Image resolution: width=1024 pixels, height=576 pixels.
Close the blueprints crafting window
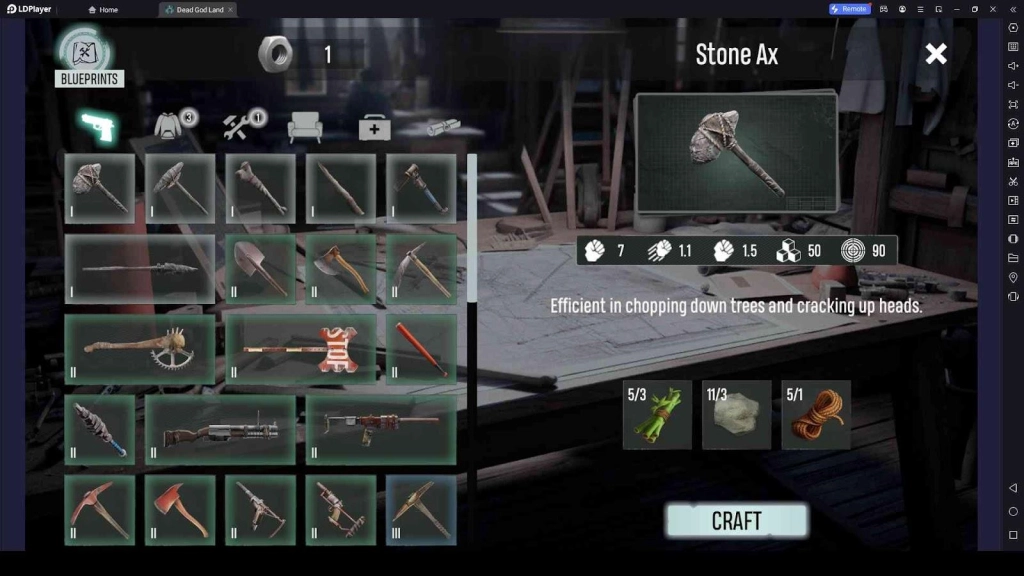[x=936, y=54]
